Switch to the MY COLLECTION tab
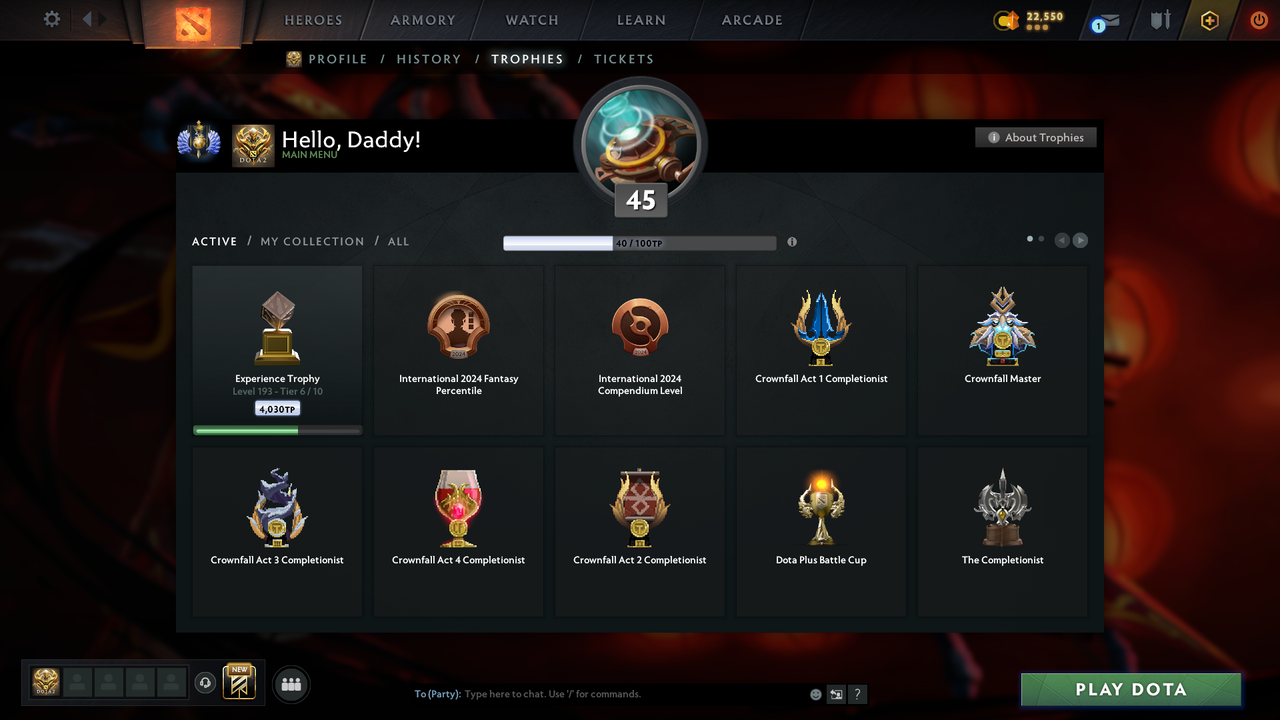The image size is (1280, 720). click(x=312, y=241)
